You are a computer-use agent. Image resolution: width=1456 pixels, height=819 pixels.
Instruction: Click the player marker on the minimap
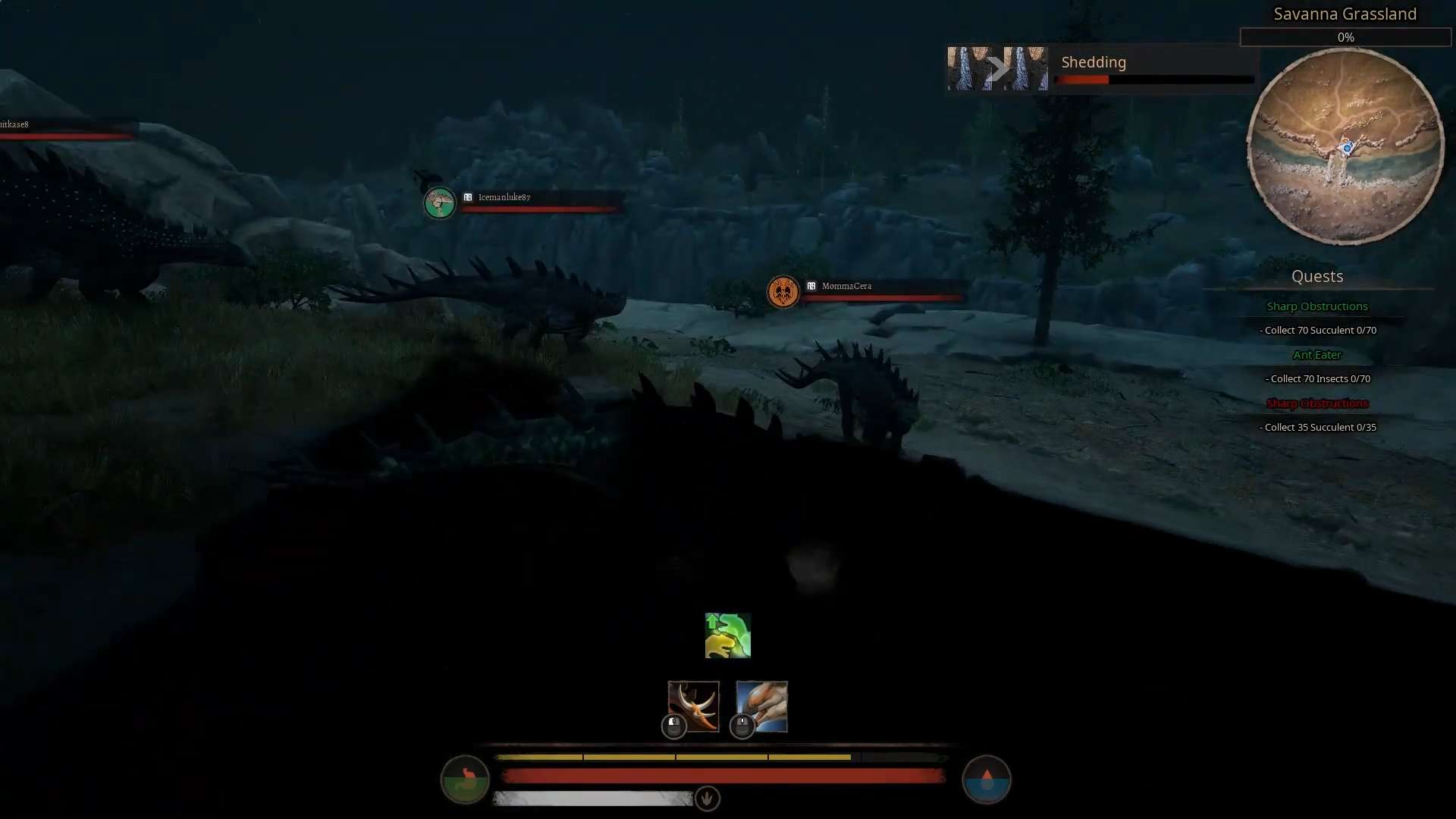coord(1346,148)
